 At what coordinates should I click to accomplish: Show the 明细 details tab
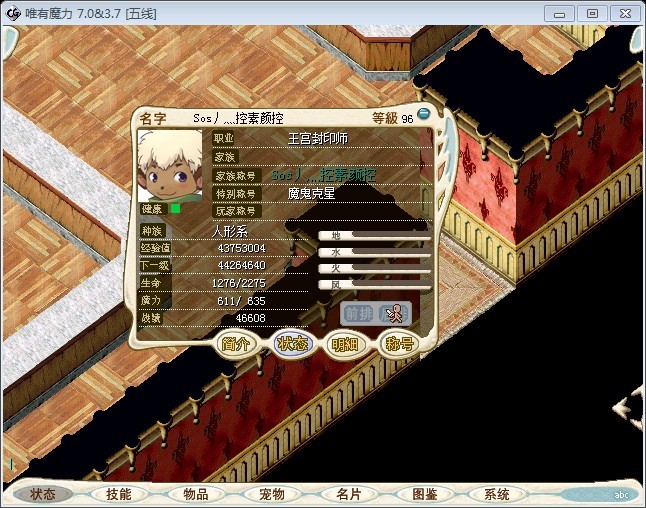tap(345, 344)
